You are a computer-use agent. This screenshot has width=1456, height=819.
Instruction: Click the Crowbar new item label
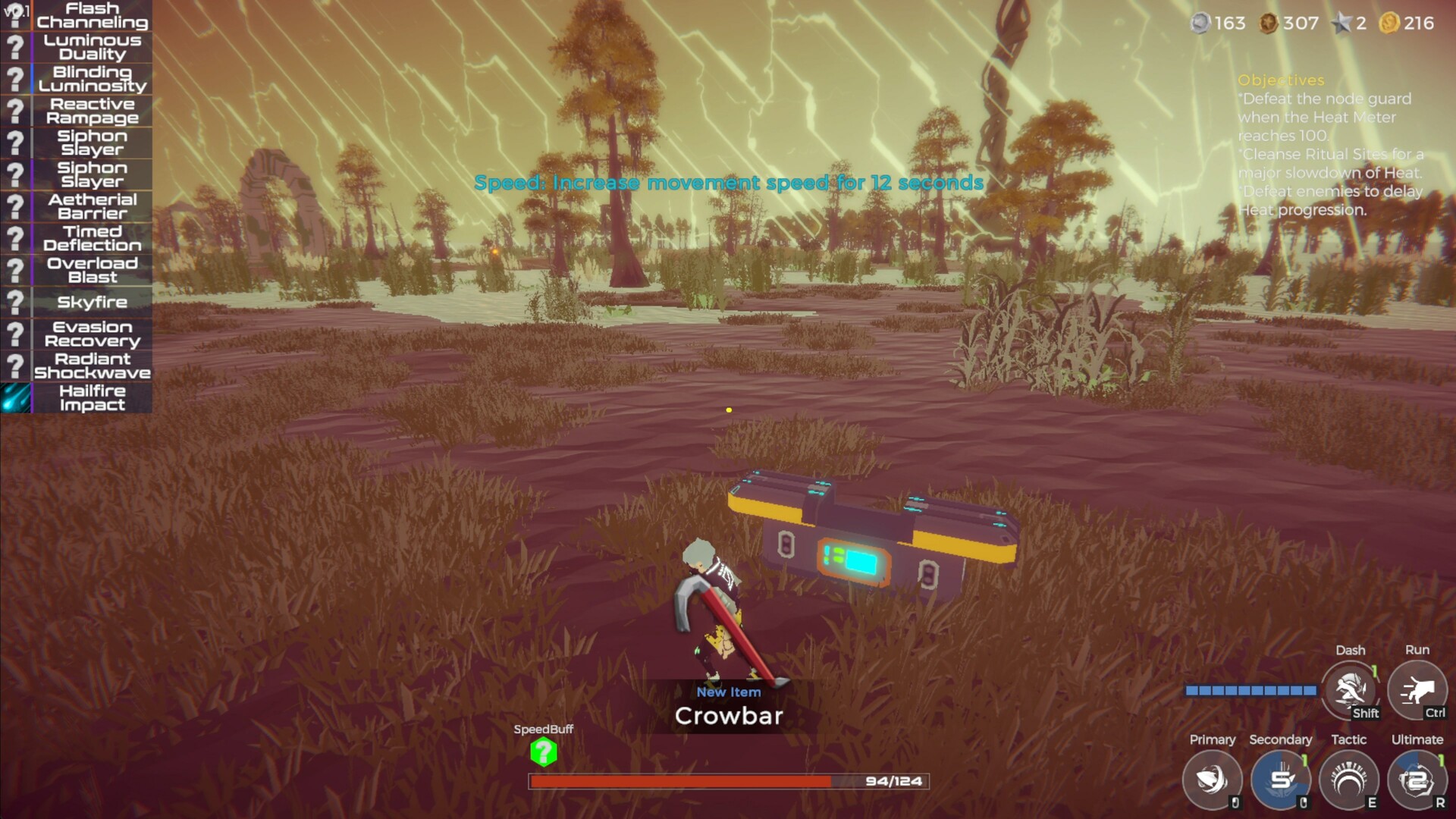[x=729, y=714]
